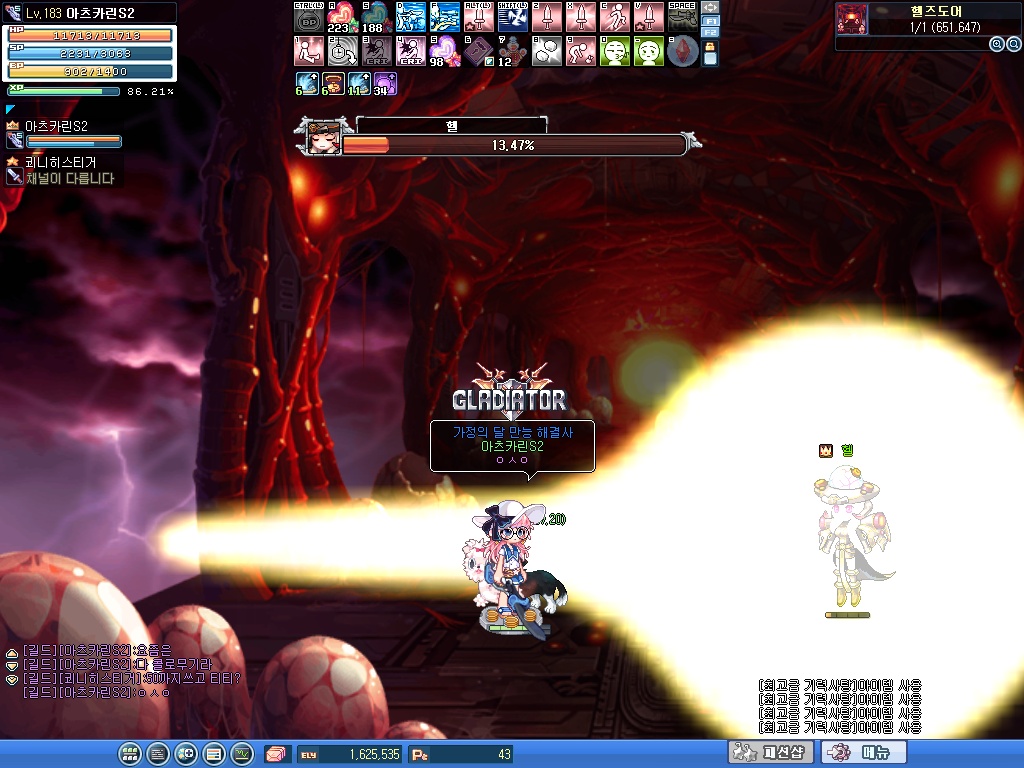Activate the red crystal item slot
This screenshot has width=1024, height=768.
682,51
